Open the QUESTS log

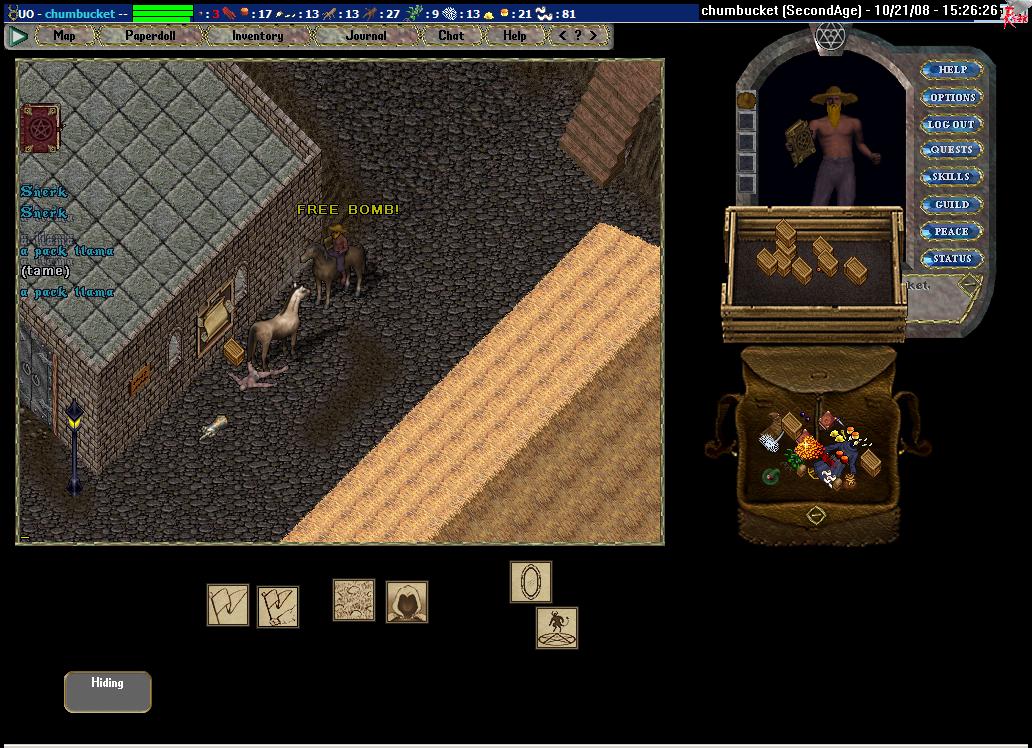click(x=952, y=150)
